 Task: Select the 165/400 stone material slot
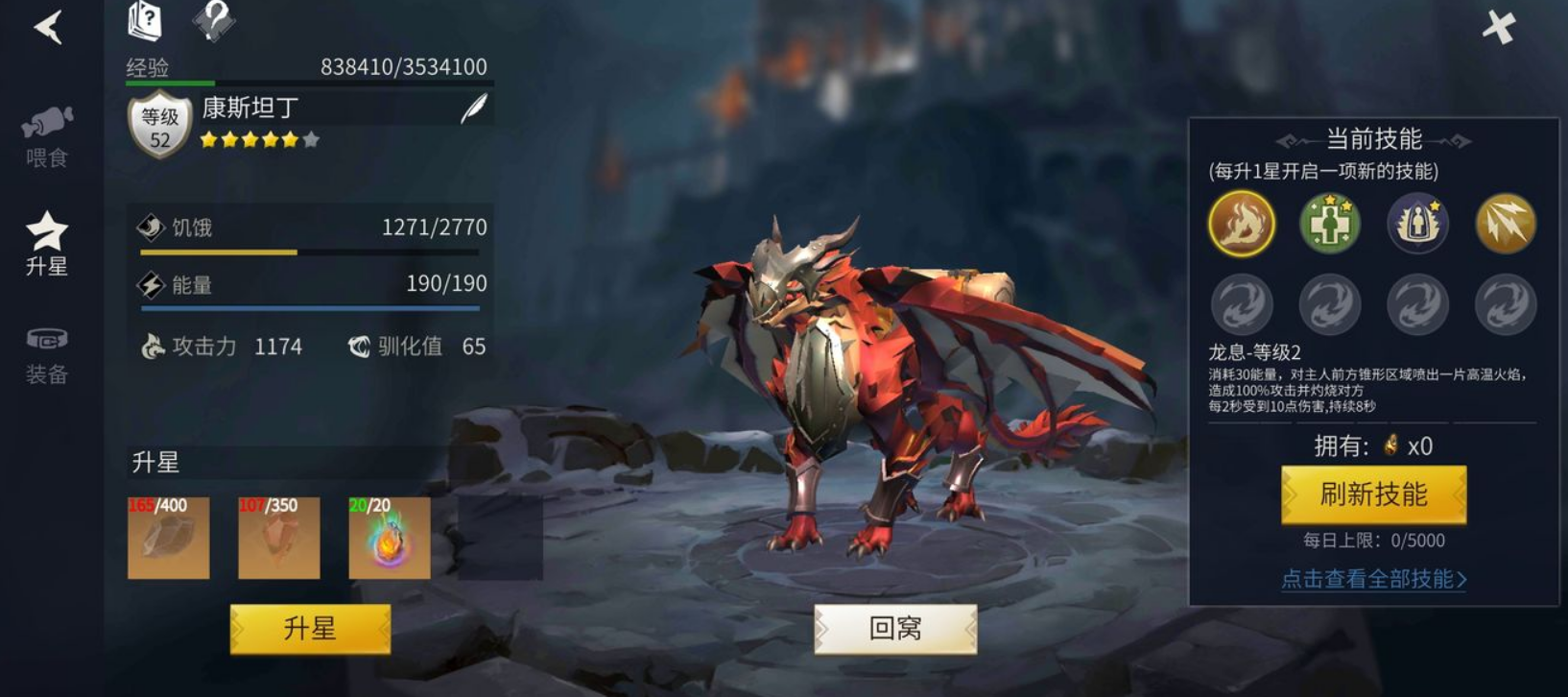(x=169, y=538)
